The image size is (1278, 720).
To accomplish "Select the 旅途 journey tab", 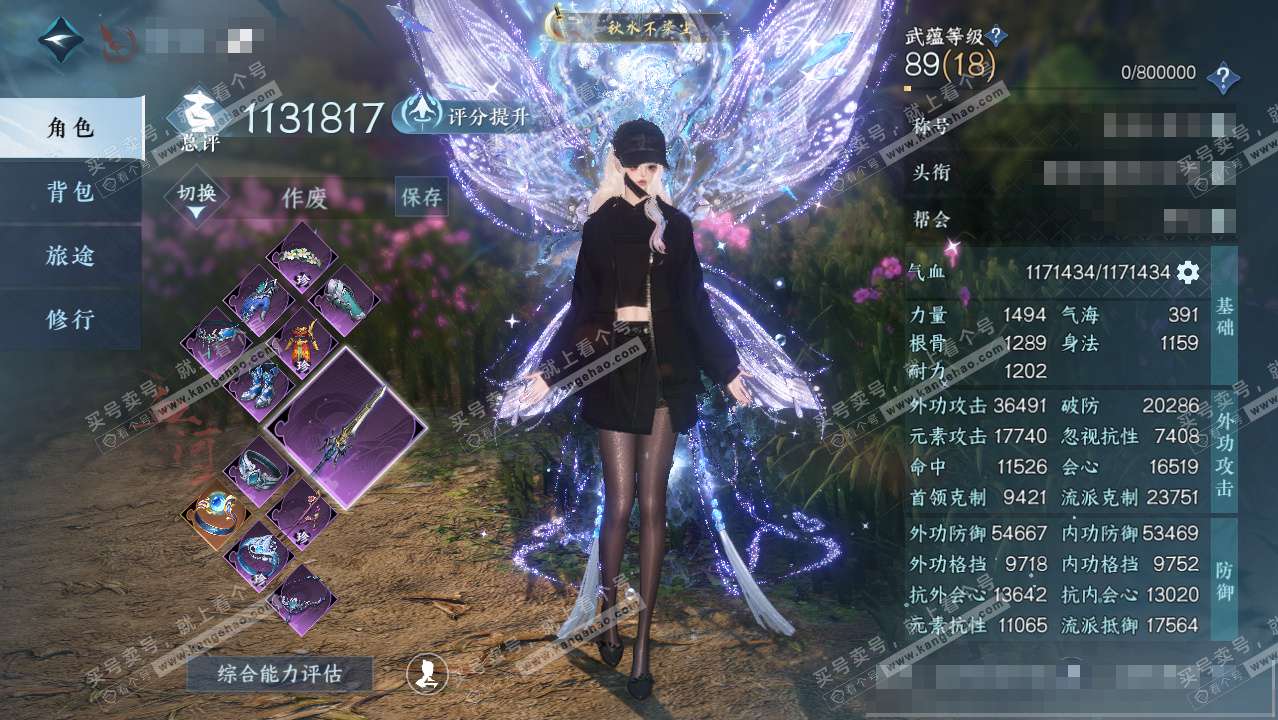I will [x=70, y=256].
